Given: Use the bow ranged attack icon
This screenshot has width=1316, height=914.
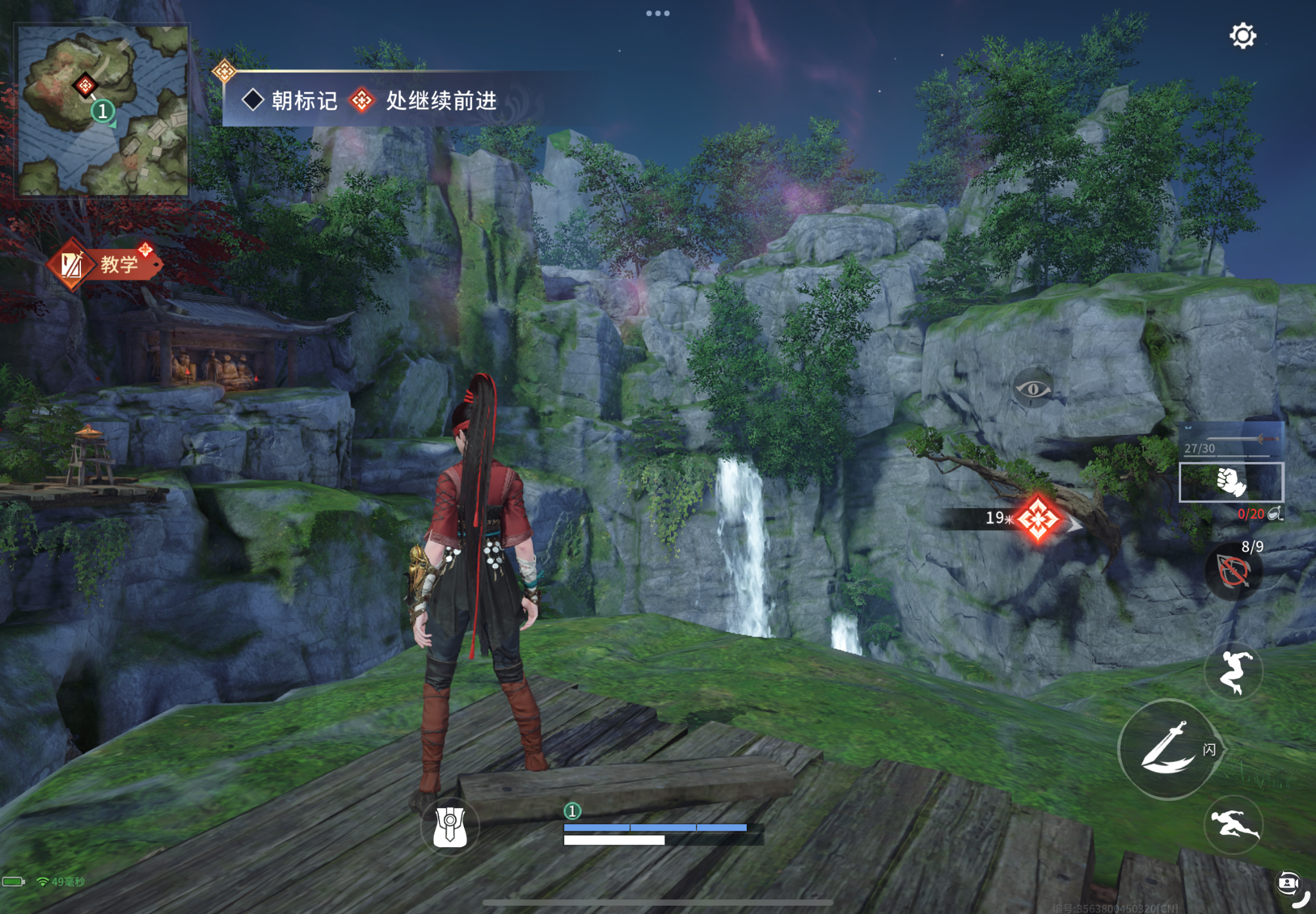Looking at the screenshot, I should (x=1233, y=572).
